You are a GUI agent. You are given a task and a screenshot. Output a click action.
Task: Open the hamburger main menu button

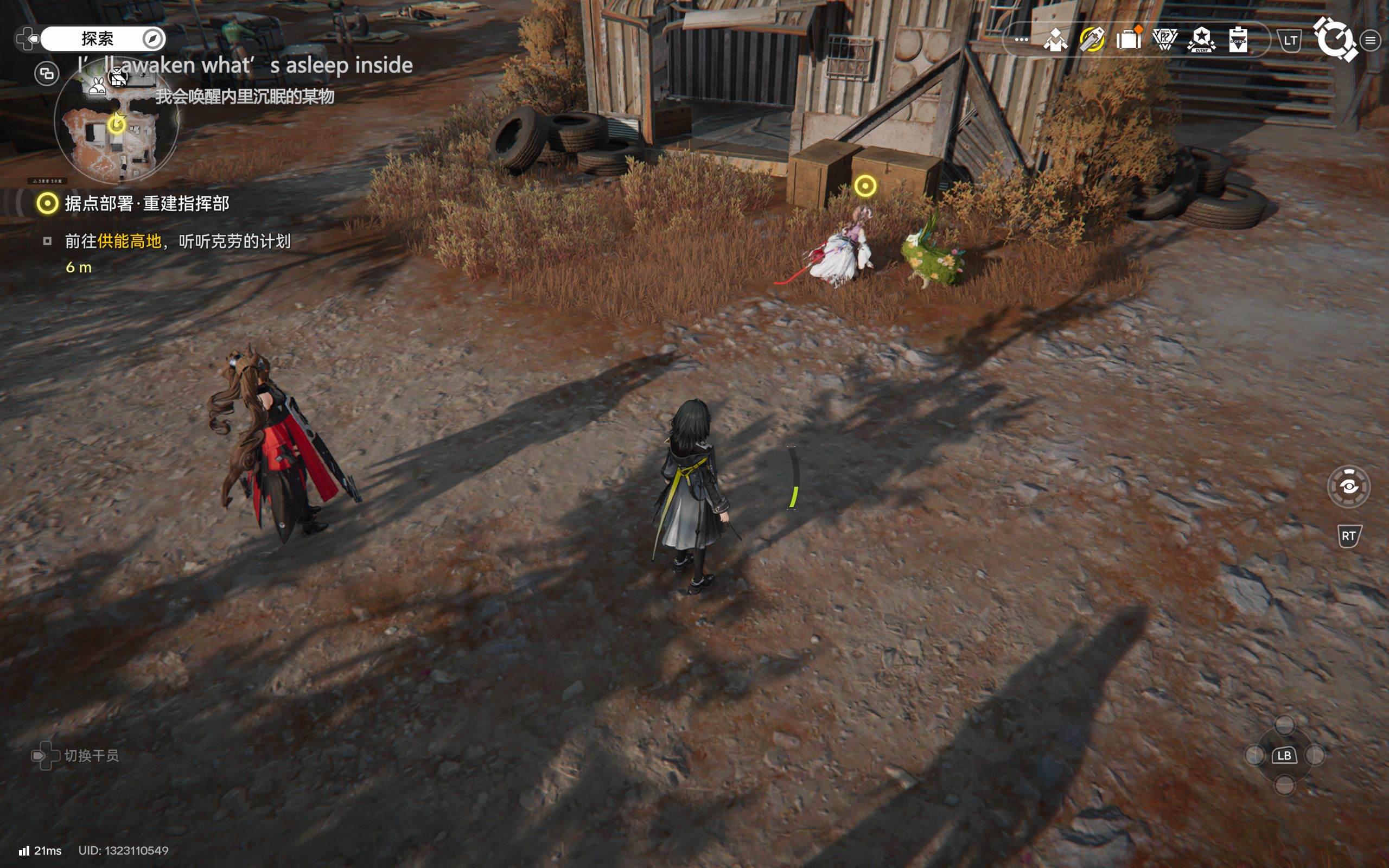pyautogui.click(x=1371, y=40)
